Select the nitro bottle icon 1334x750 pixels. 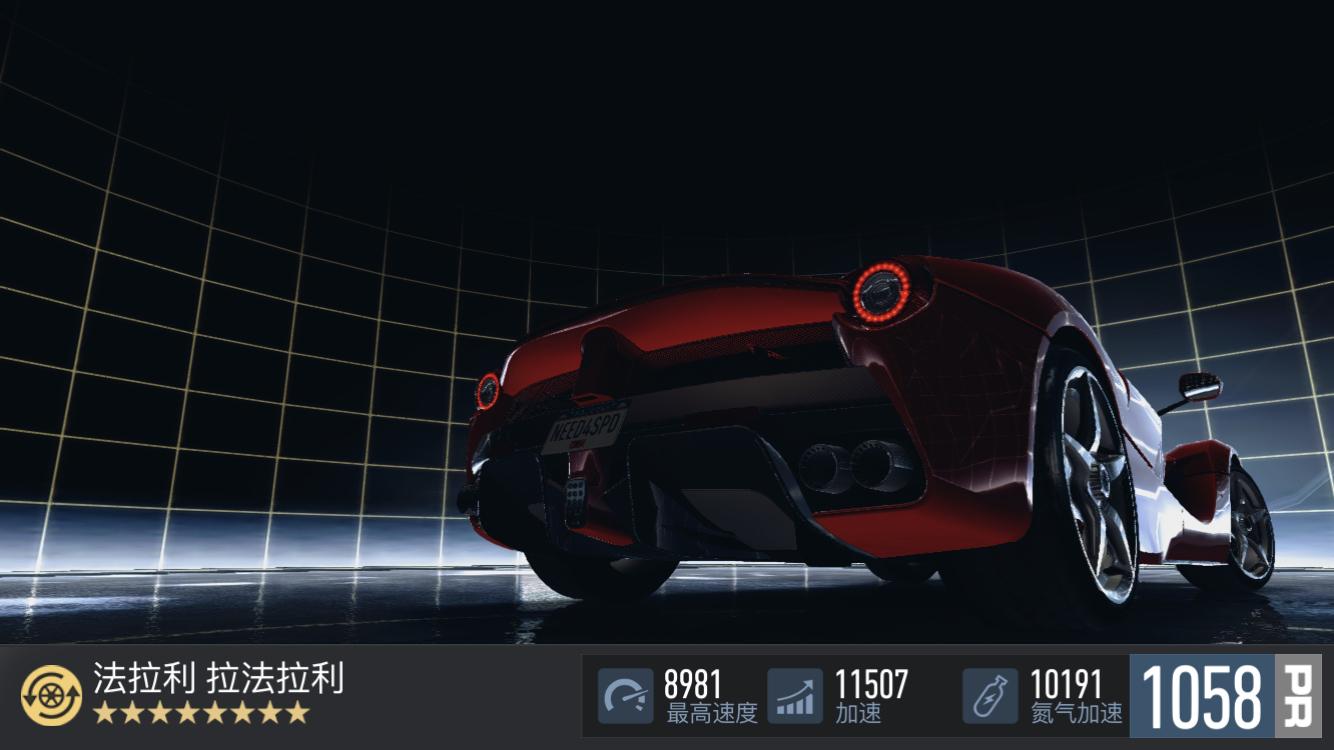click(990, 696)
